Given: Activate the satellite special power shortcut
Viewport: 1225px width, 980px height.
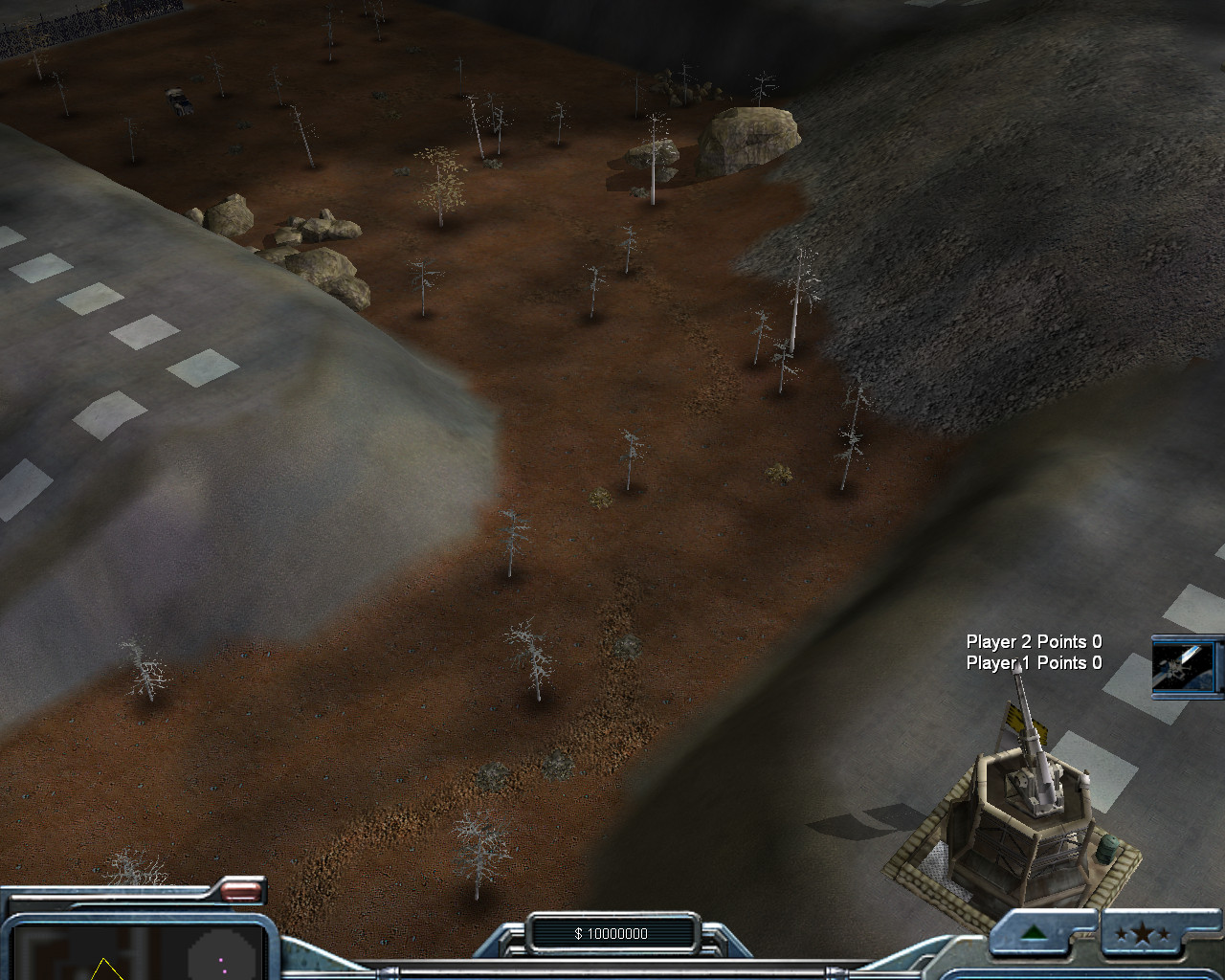Looking at the screenshot, I should (1188, 664).
